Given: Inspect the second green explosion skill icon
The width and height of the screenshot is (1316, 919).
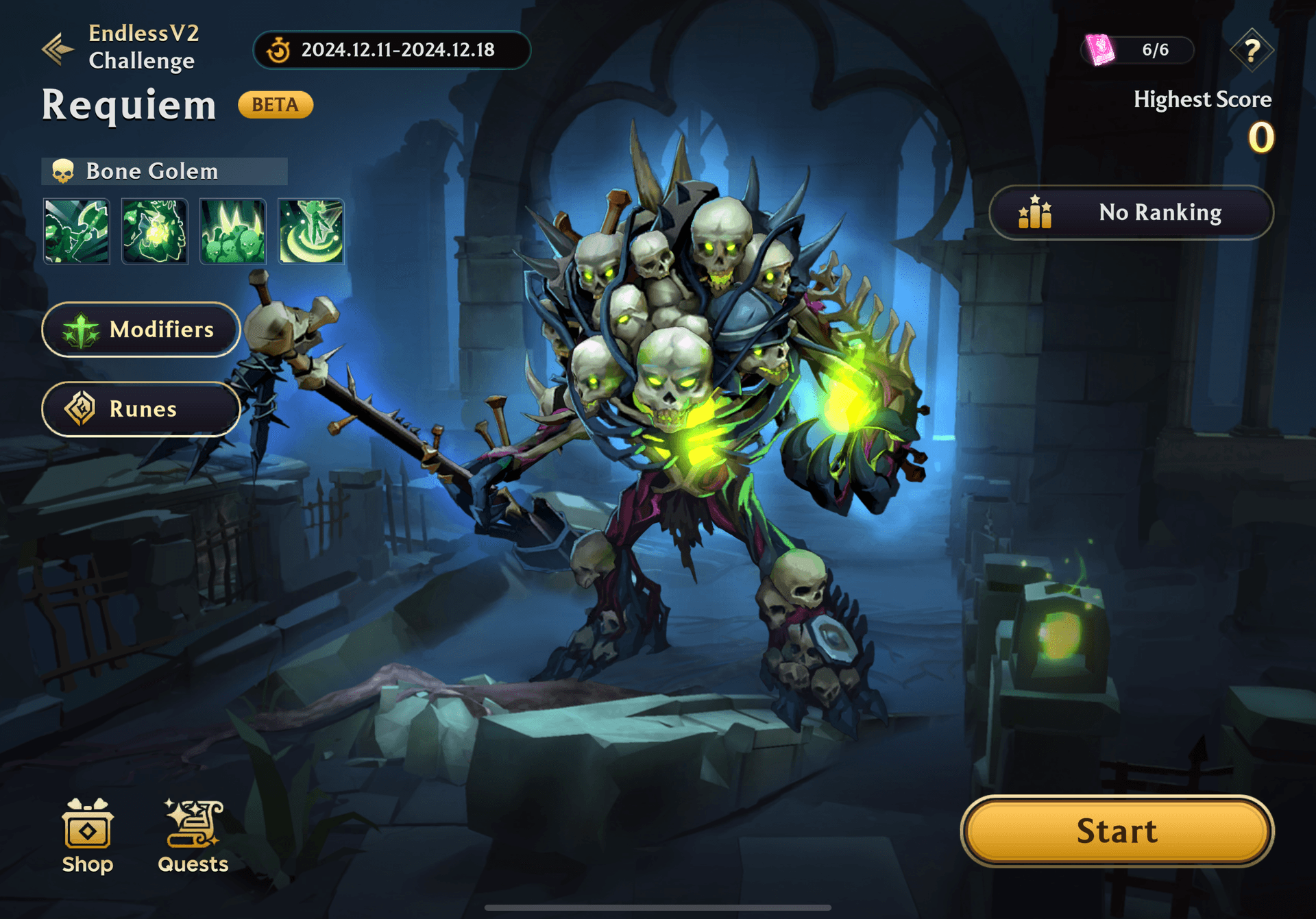Looking at the screenshot, I should pos(155,232).
